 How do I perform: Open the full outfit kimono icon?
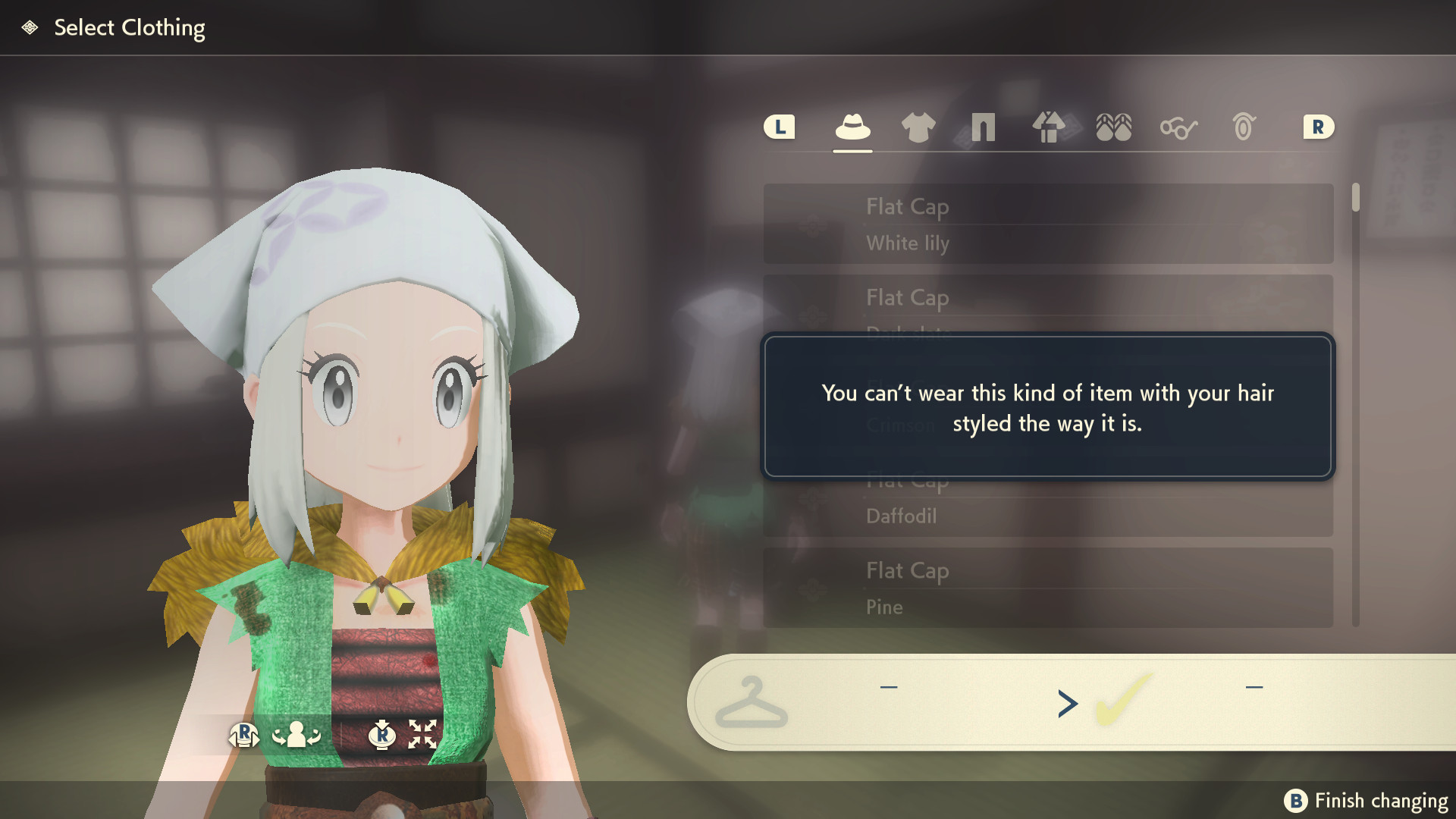coord(1050,127)
